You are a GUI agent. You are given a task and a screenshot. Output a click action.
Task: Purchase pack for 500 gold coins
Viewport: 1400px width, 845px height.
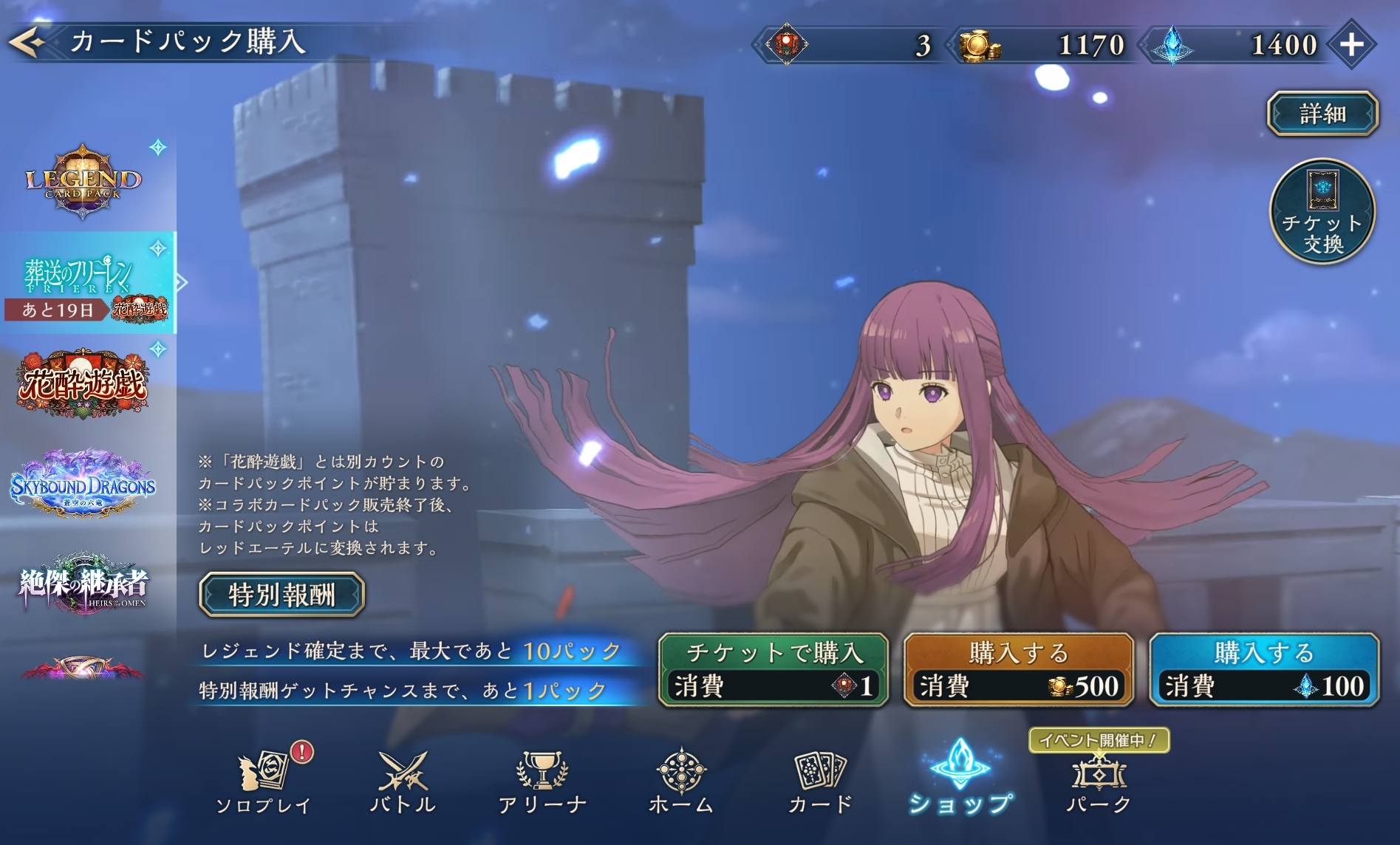(x=1019, y=669)
